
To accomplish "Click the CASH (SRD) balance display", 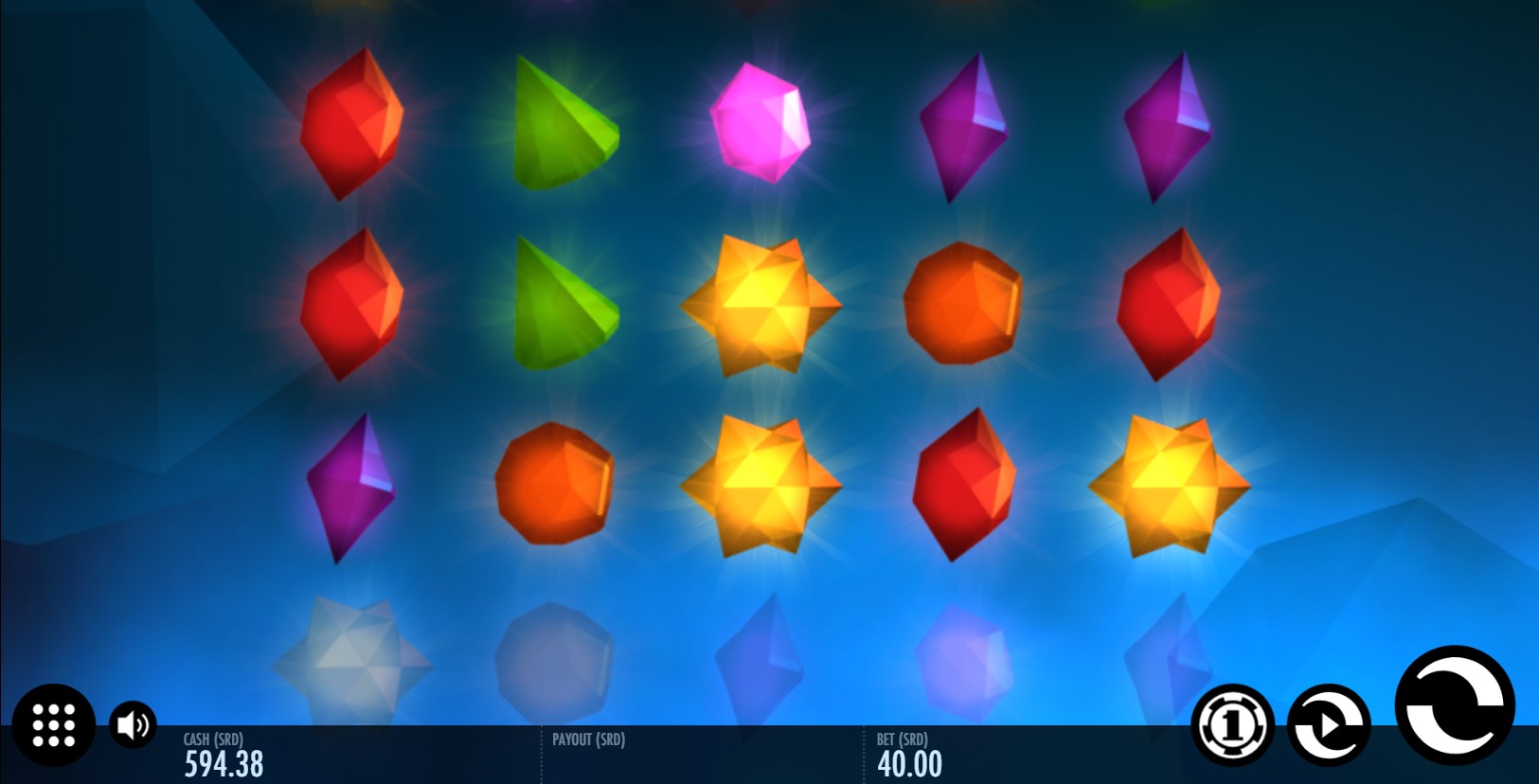I will [x=224, y=757].
